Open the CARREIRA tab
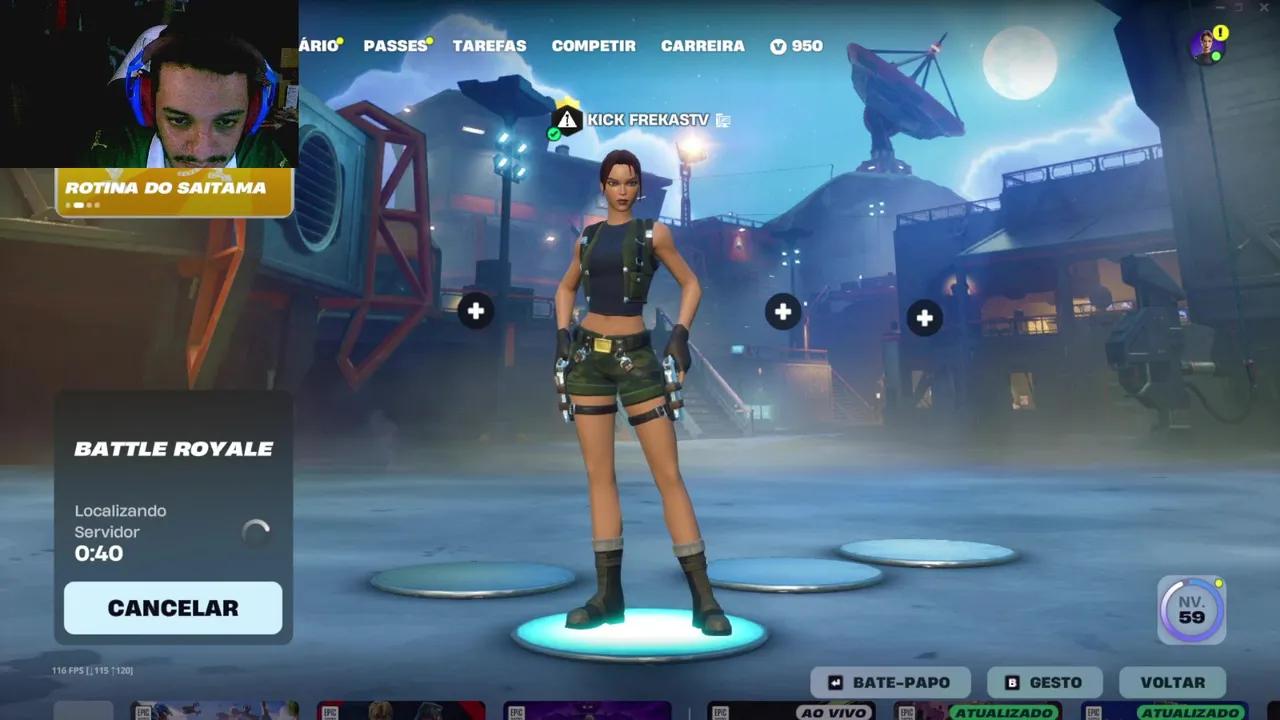This screenshot has height=720, width=1280. 702,45
